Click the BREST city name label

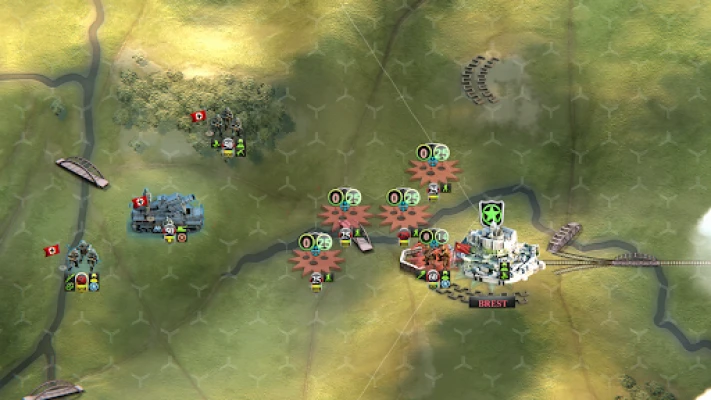pos(494,302)
